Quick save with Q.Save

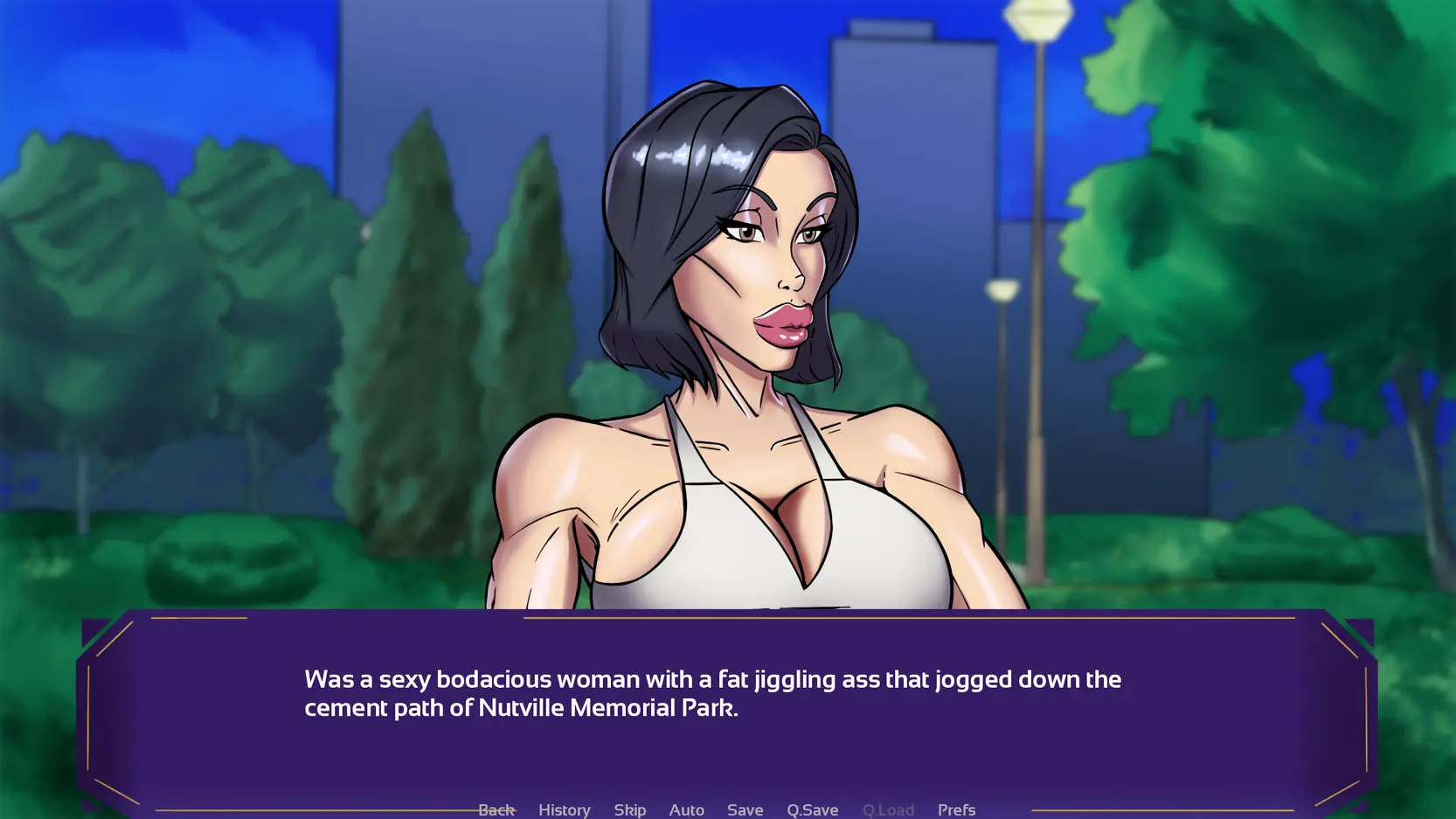(812, 809)
